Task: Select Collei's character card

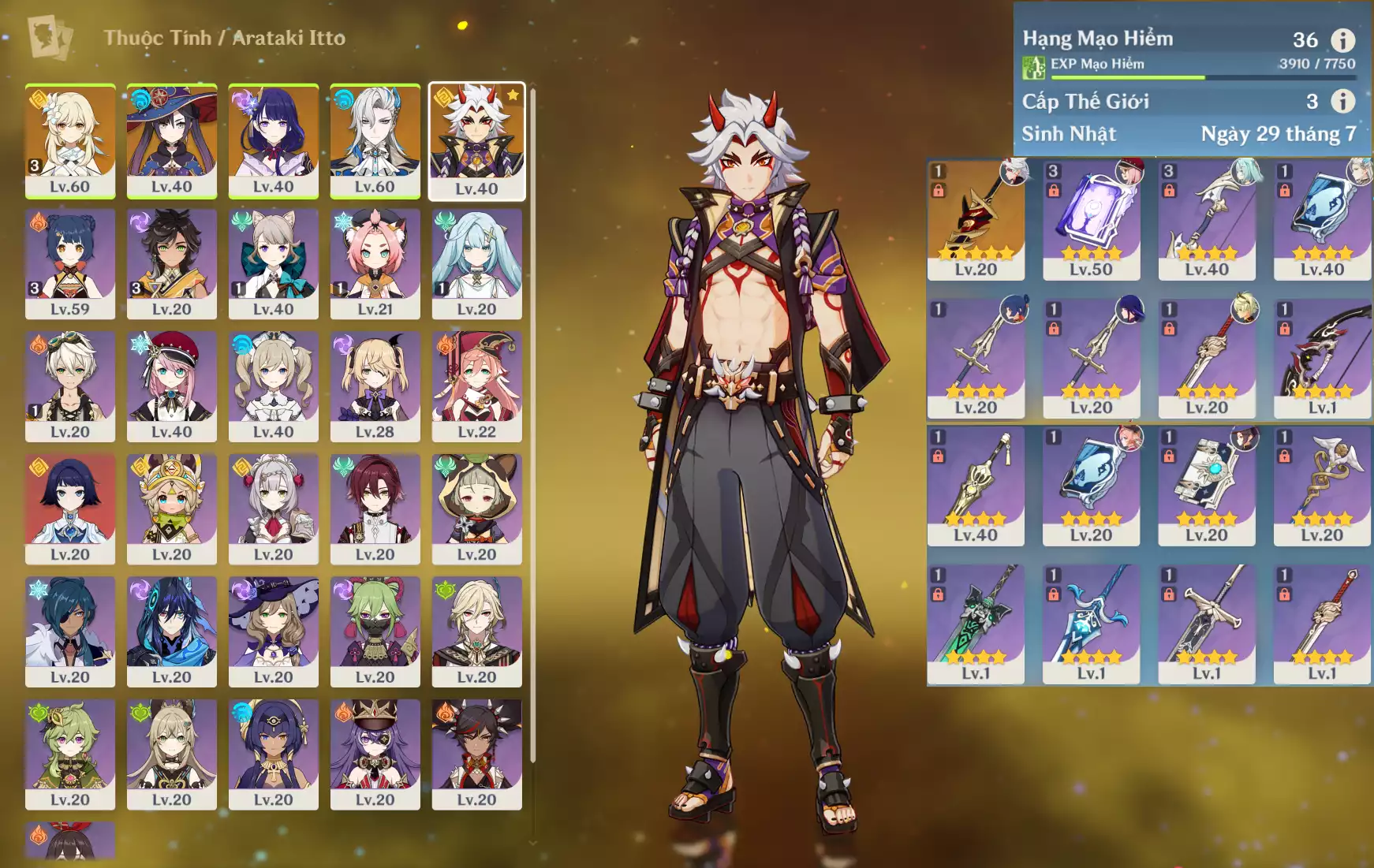Action: tap(70, 754)
